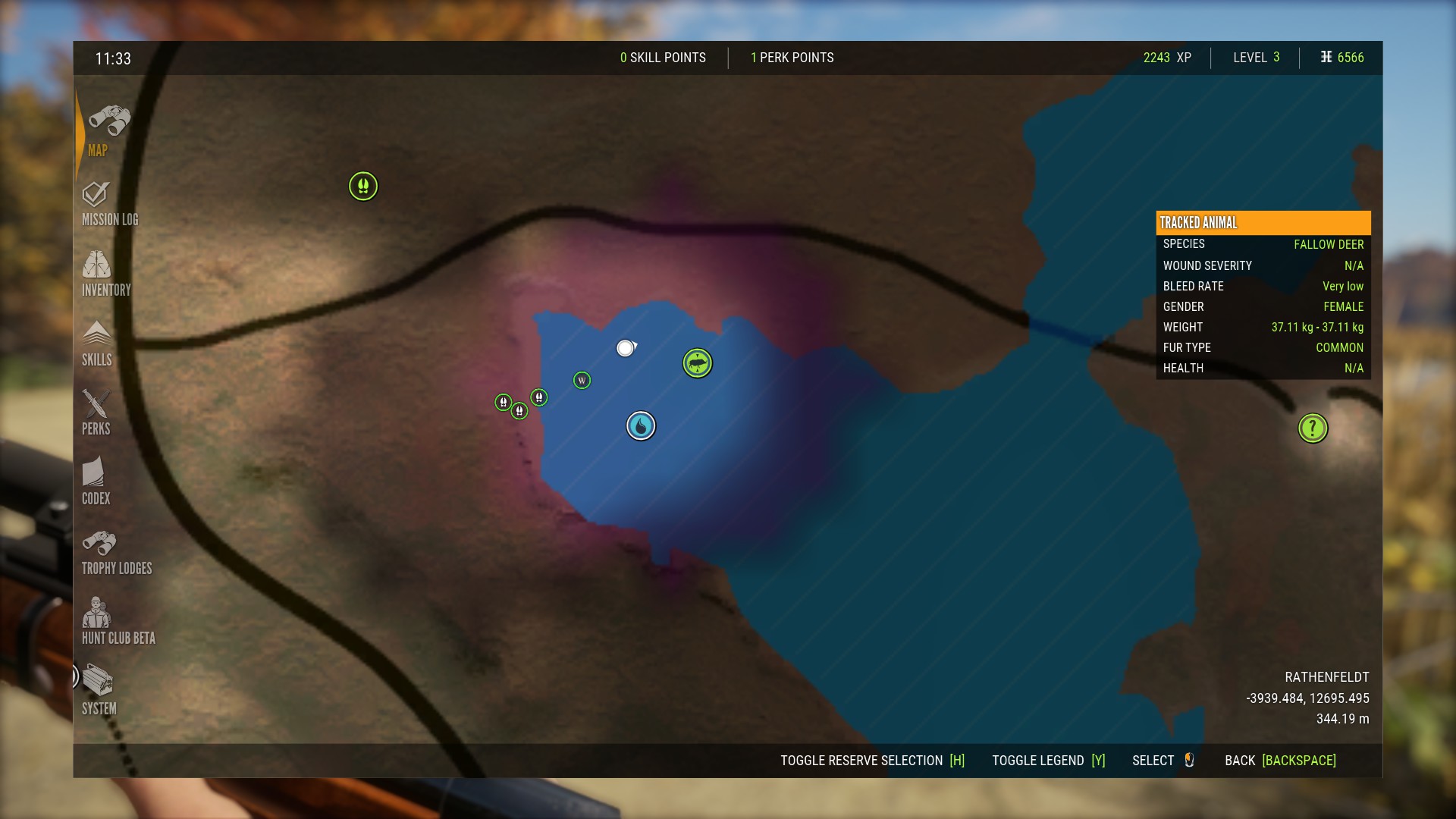The image size is (1456, 819).
Task: Click the large green footprint track marker
Action: tap(363, 186)
